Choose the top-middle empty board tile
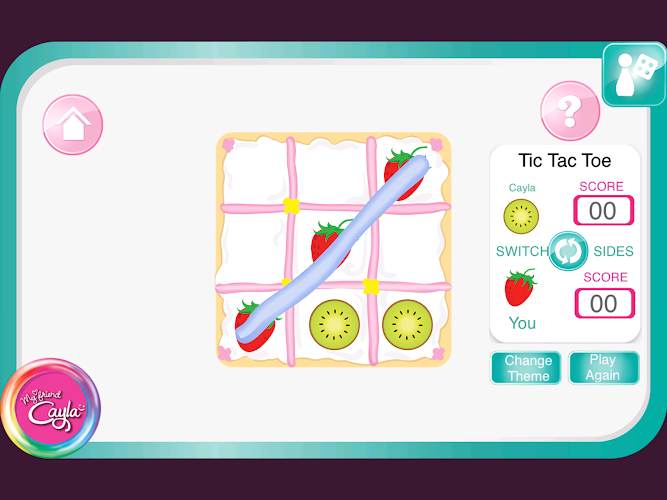 click(330, 170)
